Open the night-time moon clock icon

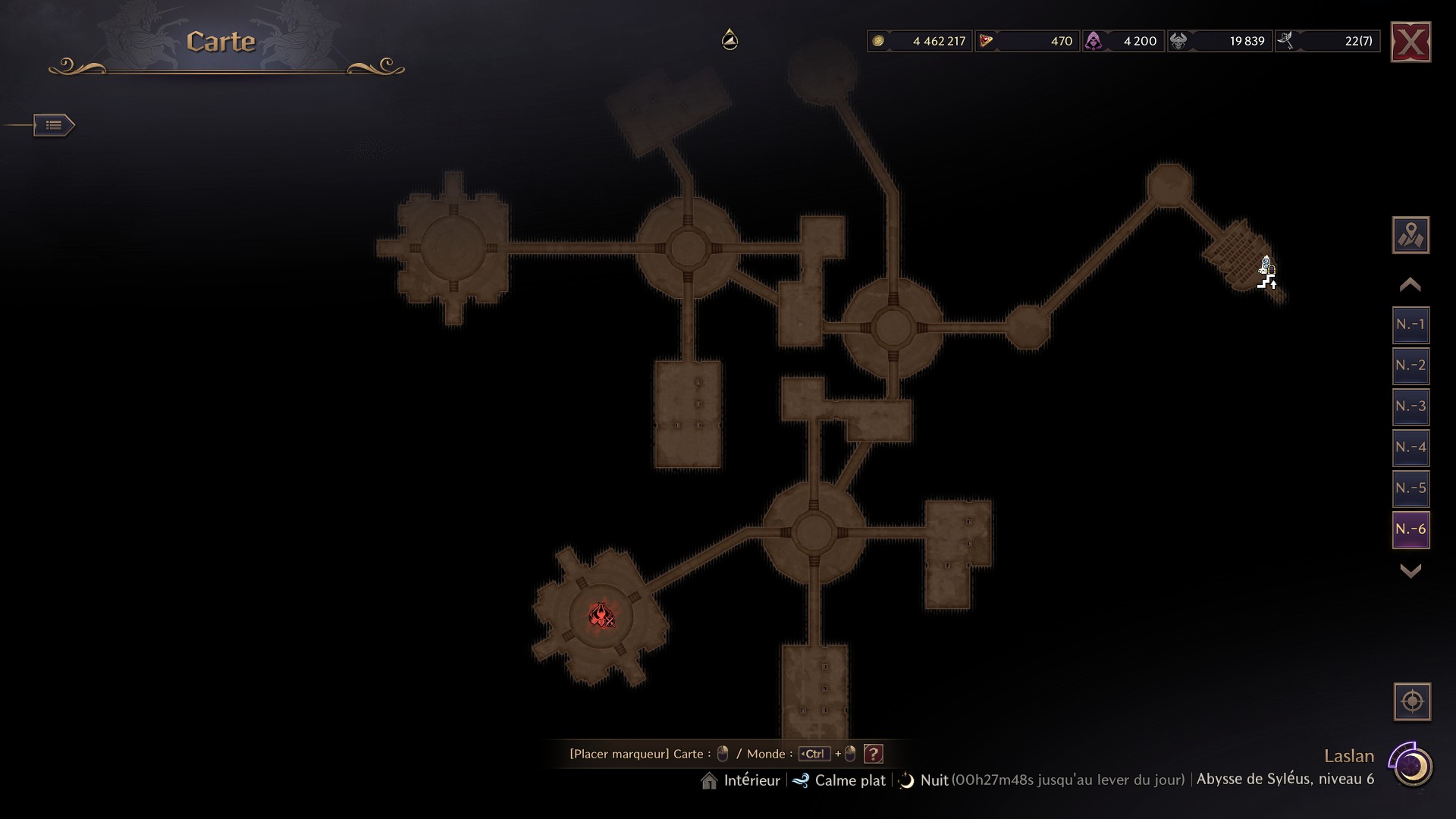[x=1412, y=767]
